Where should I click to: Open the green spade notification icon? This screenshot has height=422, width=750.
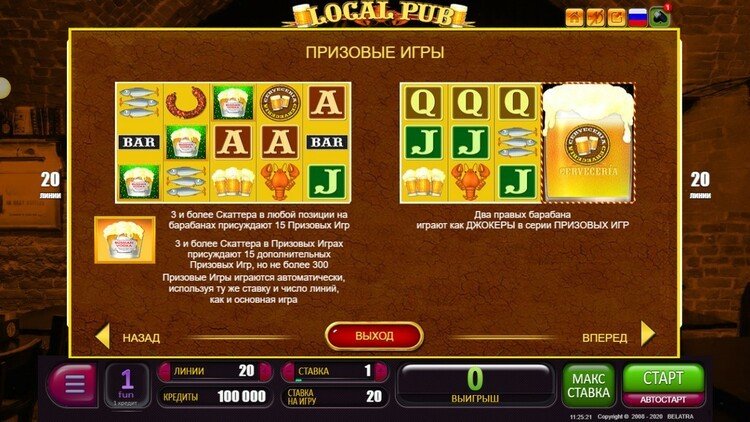(x=660, y=17)
